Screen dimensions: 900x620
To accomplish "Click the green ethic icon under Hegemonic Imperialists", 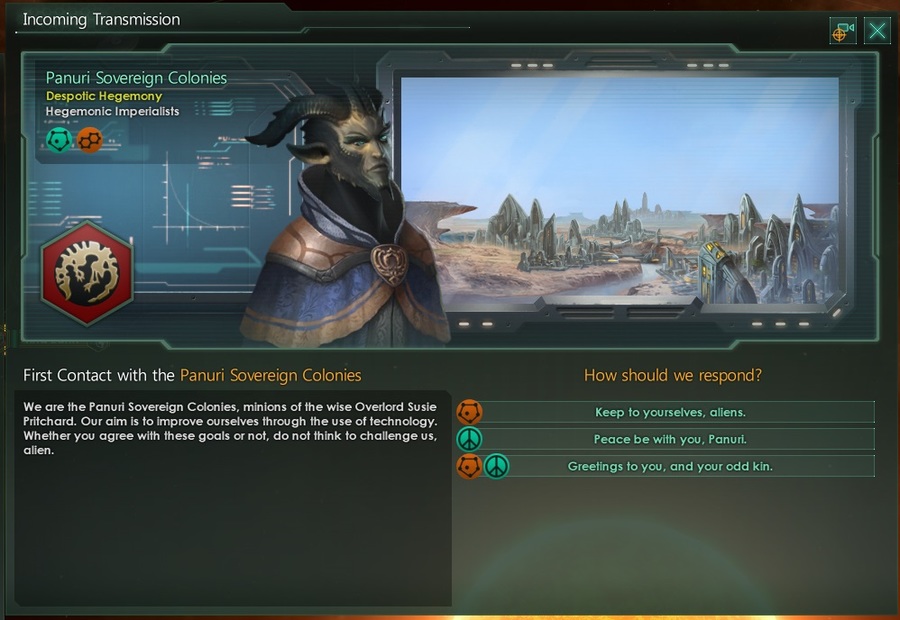I will pyautogui.click(x=59, y=140).
